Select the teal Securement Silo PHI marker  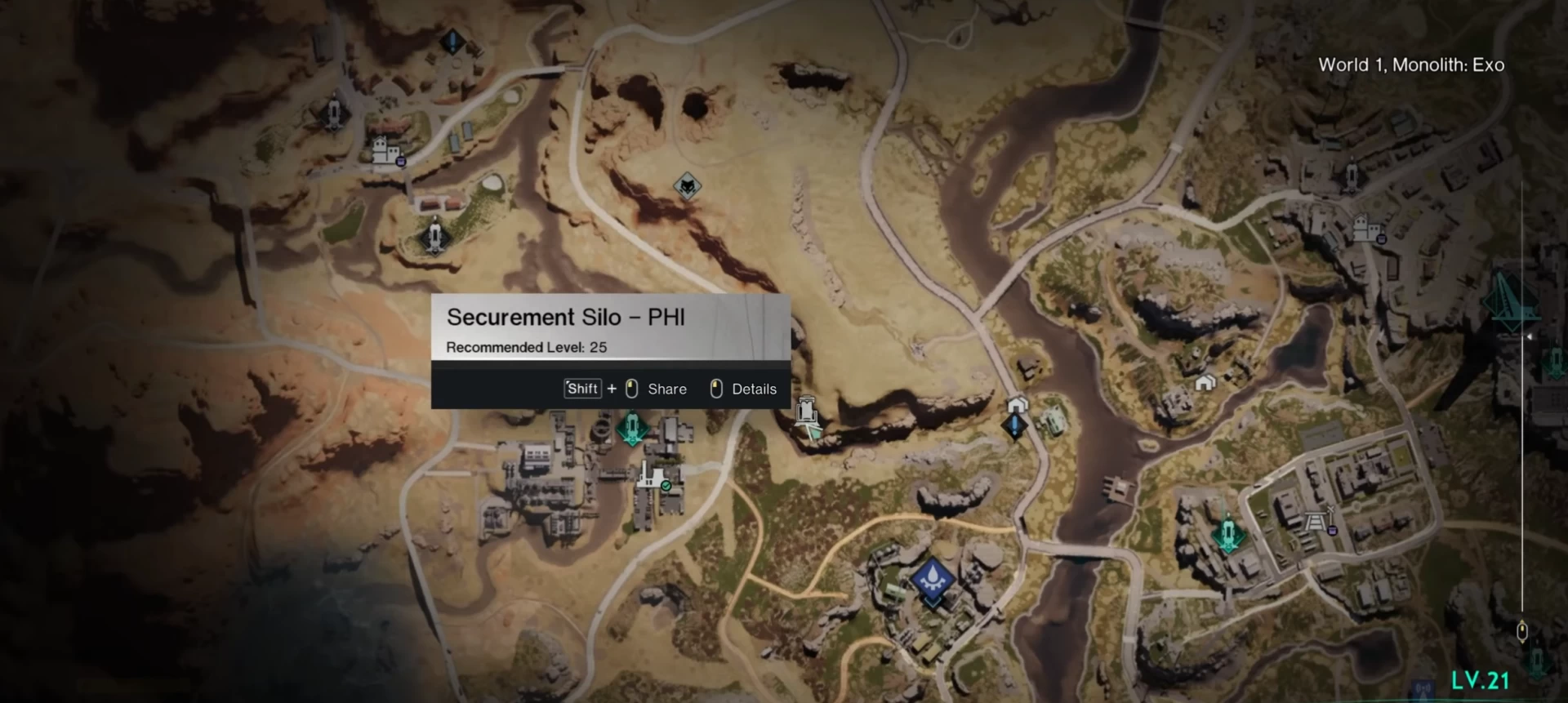[x=631, y=428]
